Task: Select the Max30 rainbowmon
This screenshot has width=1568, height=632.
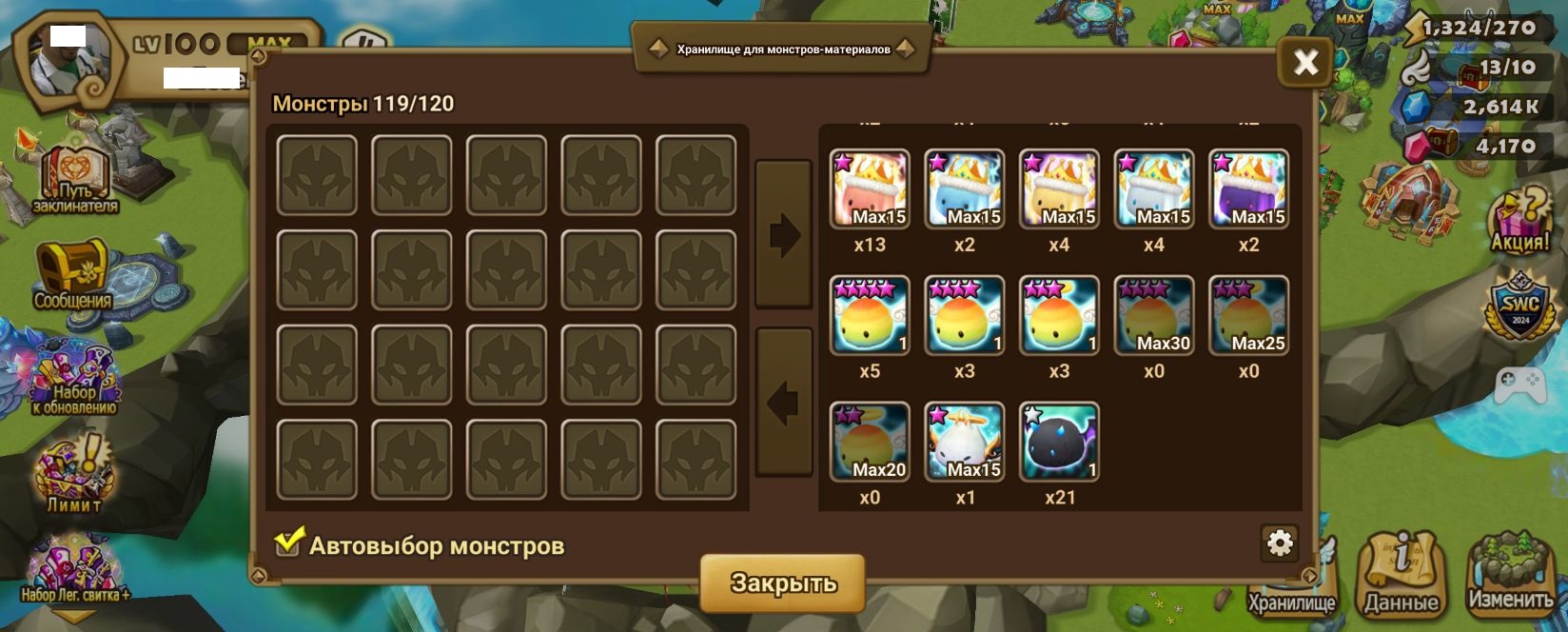Action: 1153,315
